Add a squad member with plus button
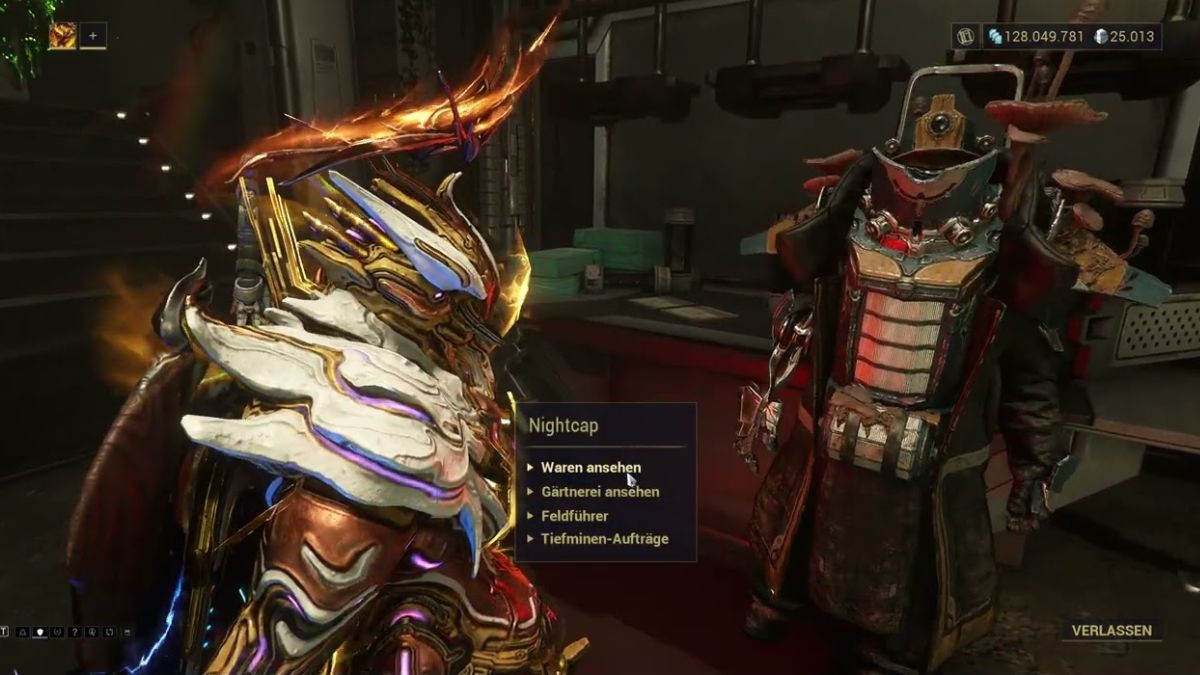 pyautogui.click(x=93, y=36)
